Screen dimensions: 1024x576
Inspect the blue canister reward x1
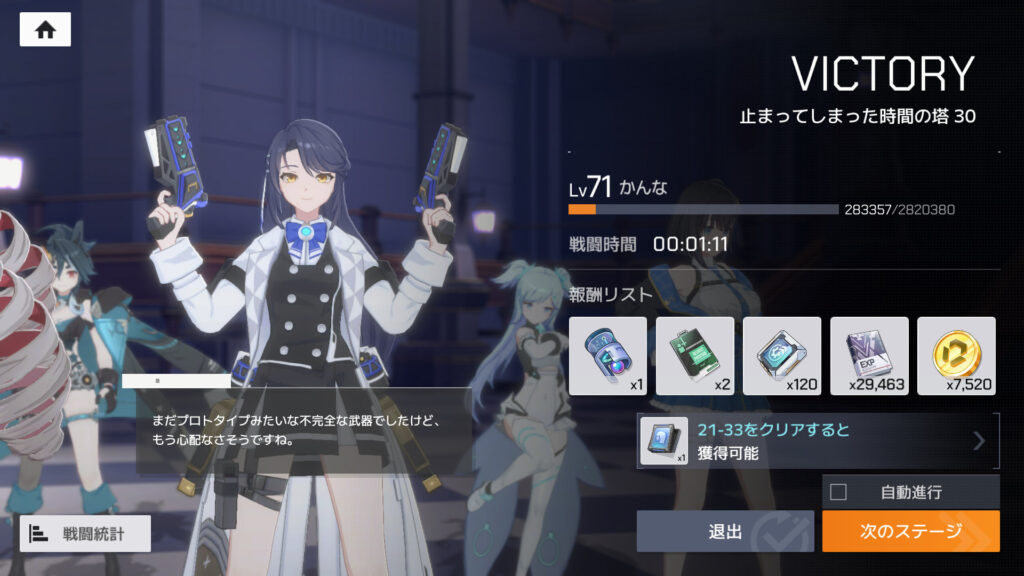click(607, 356)
